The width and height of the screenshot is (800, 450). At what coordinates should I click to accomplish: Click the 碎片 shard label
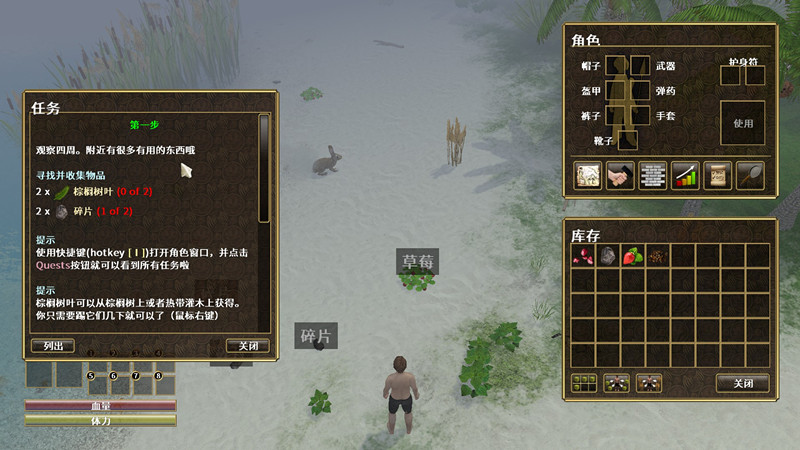click(x=315, y=337)
